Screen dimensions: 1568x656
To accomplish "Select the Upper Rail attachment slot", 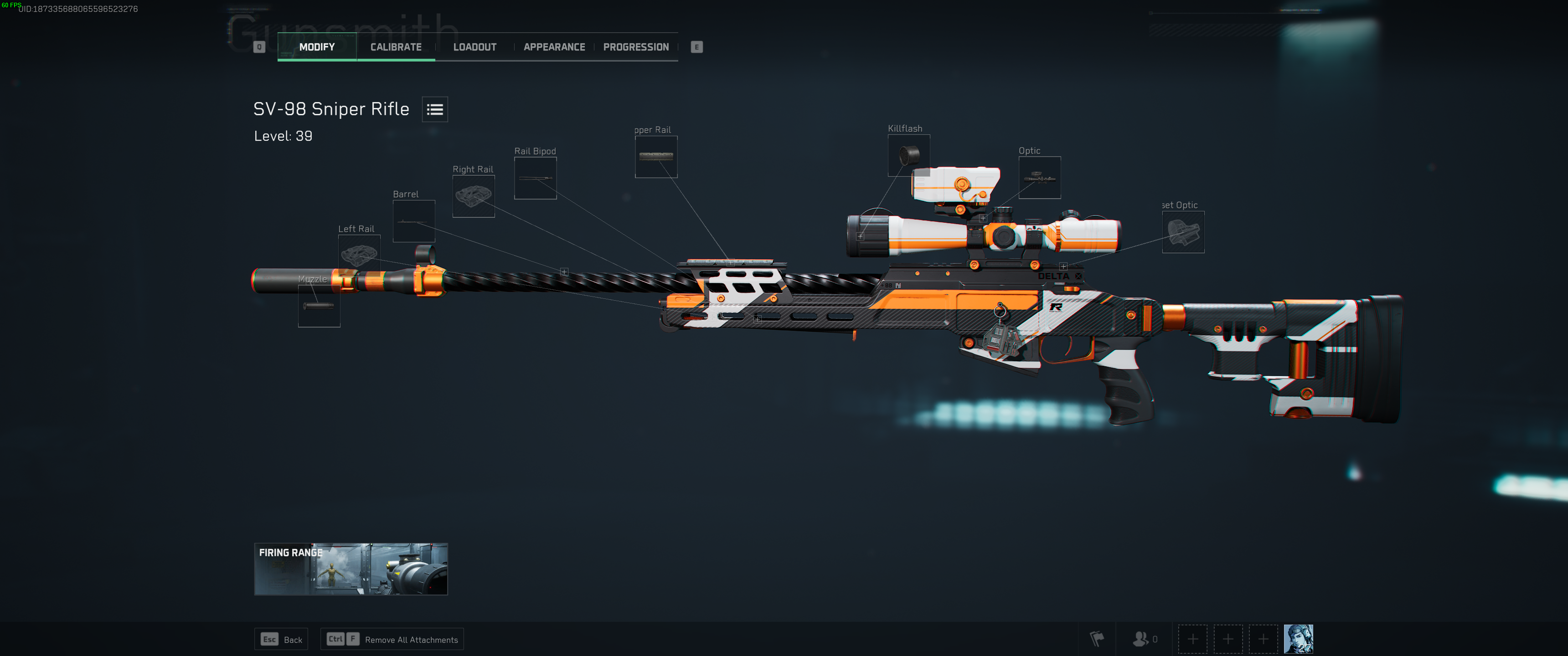I will [x=656, y=156].
